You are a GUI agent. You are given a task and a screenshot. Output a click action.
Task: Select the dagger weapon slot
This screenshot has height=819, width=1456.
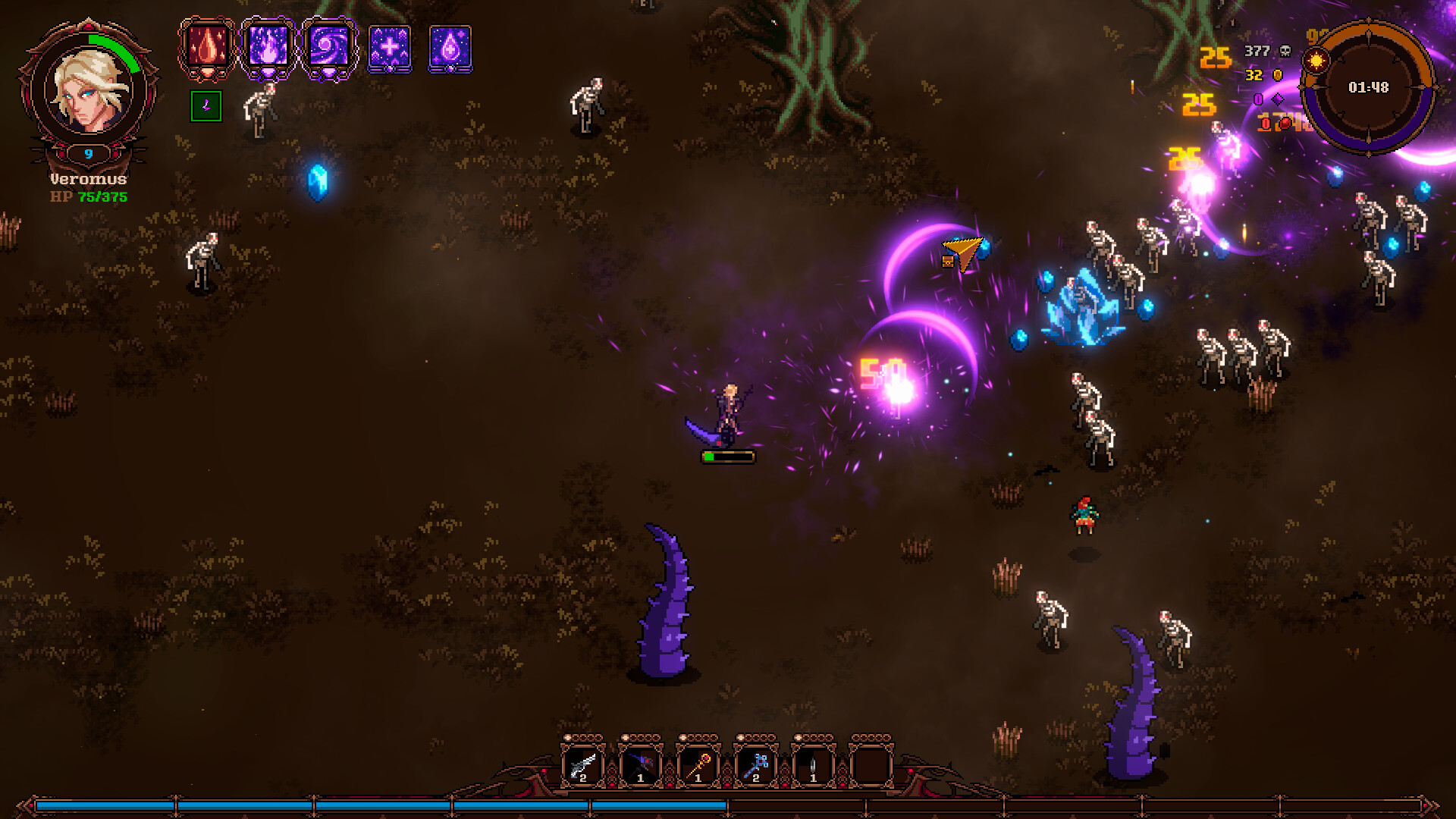pos(813,766)
